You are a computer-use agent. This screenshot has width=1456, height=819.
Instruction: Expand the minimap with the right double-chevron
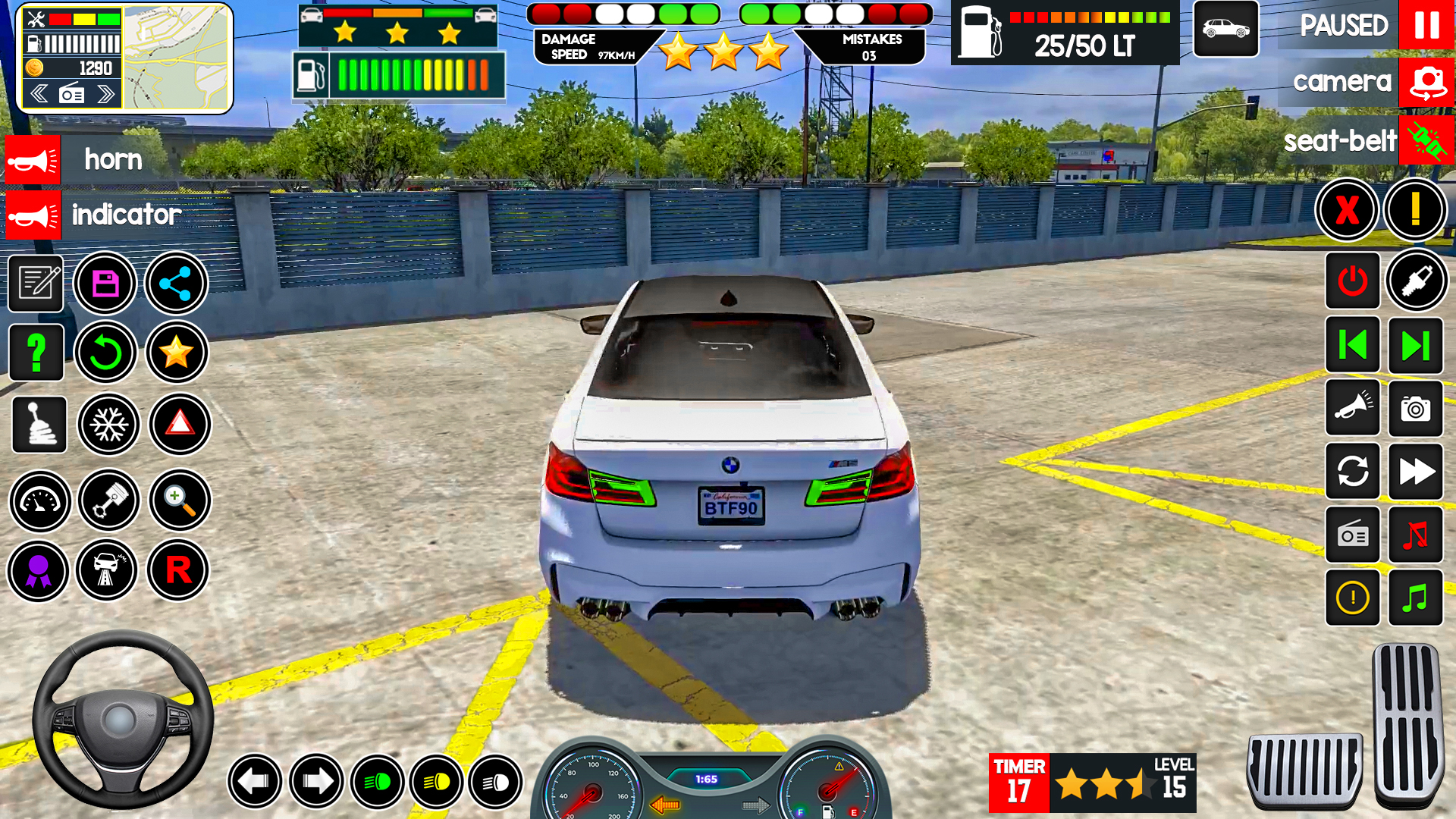pos(106,93)
